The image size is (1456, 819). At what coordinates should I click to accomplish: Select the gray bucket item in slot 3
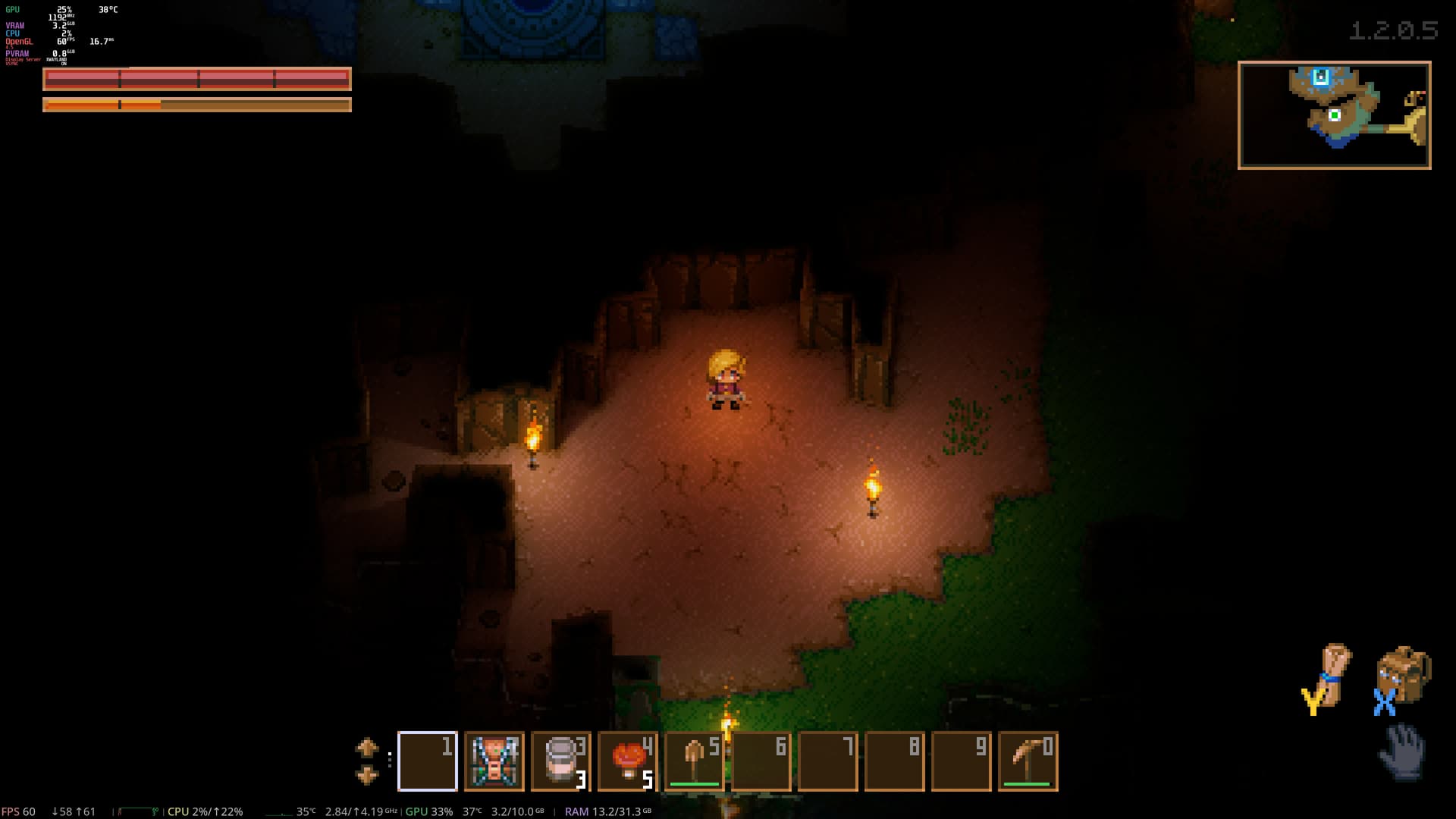coord(560,761)
